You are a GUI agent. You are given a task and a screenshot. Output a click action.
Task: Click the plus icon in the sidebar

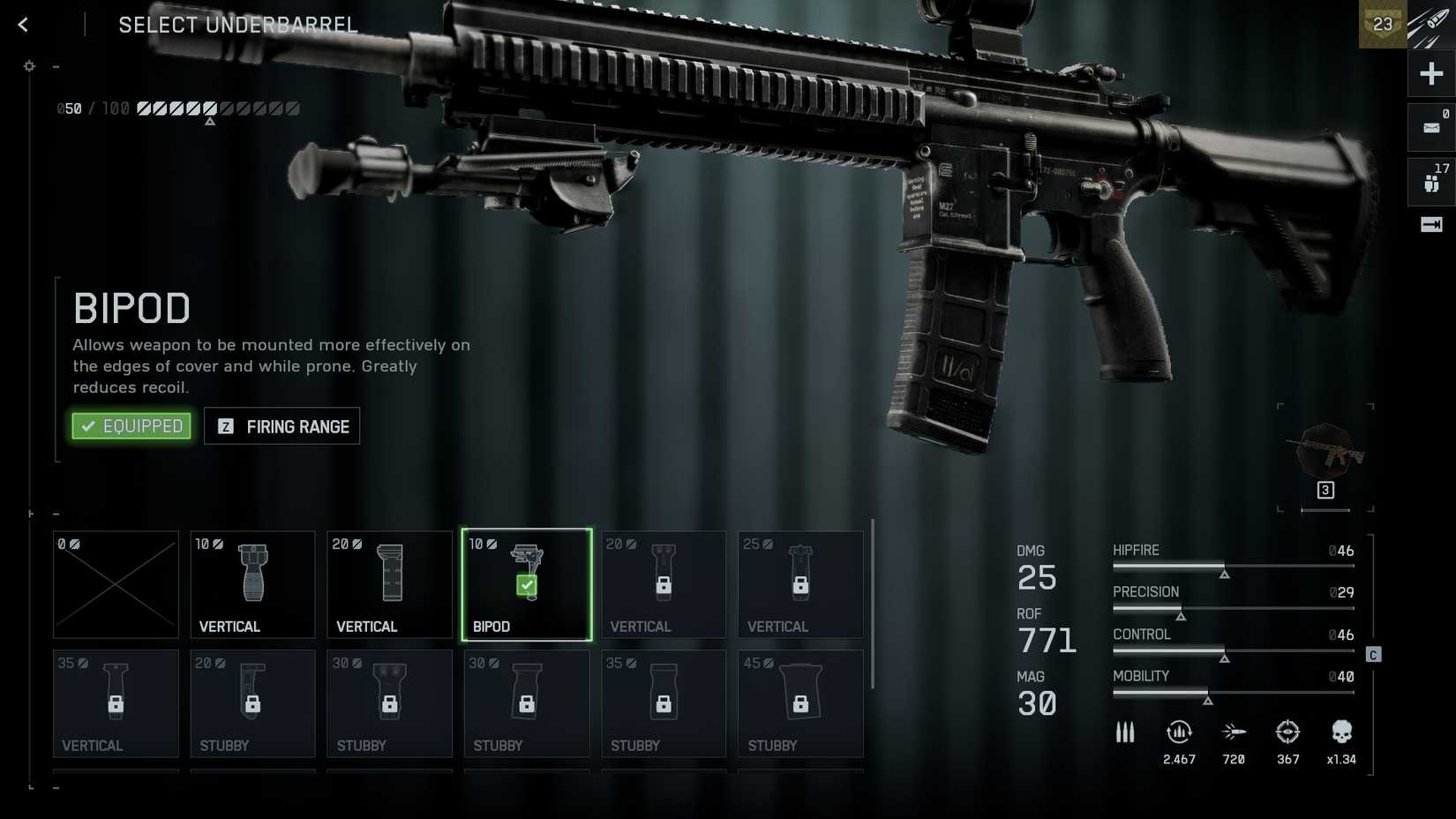[1431, 74]
